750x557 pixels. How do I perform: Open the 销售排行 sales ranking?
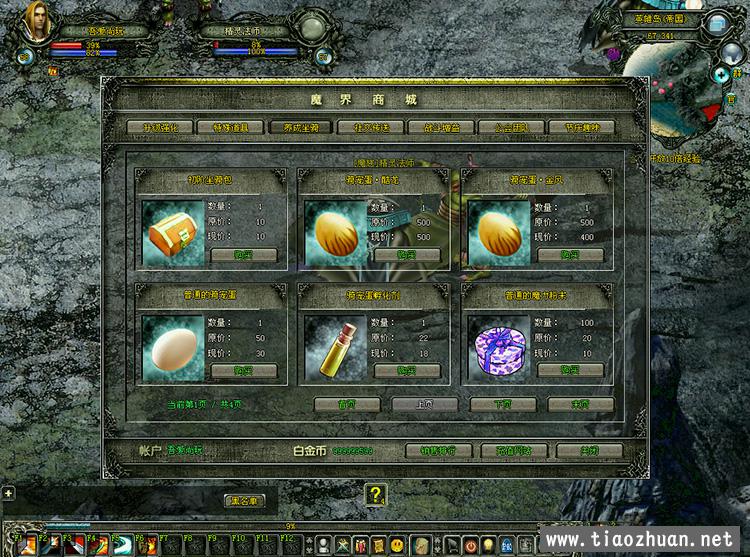(439, 451)
